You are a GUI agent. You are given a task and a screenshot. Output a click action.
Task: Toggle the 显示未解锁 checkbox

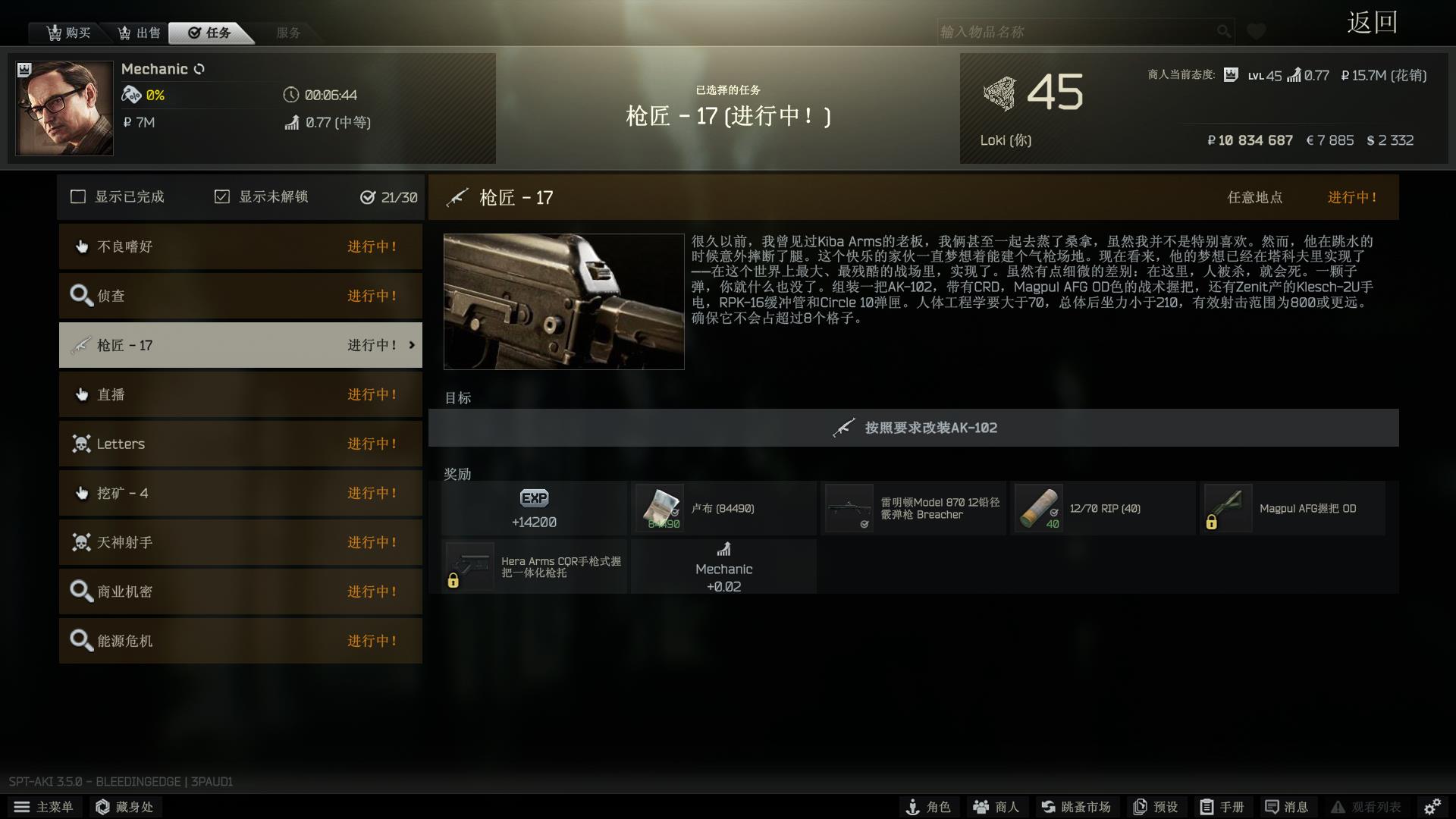click(221, 196)
